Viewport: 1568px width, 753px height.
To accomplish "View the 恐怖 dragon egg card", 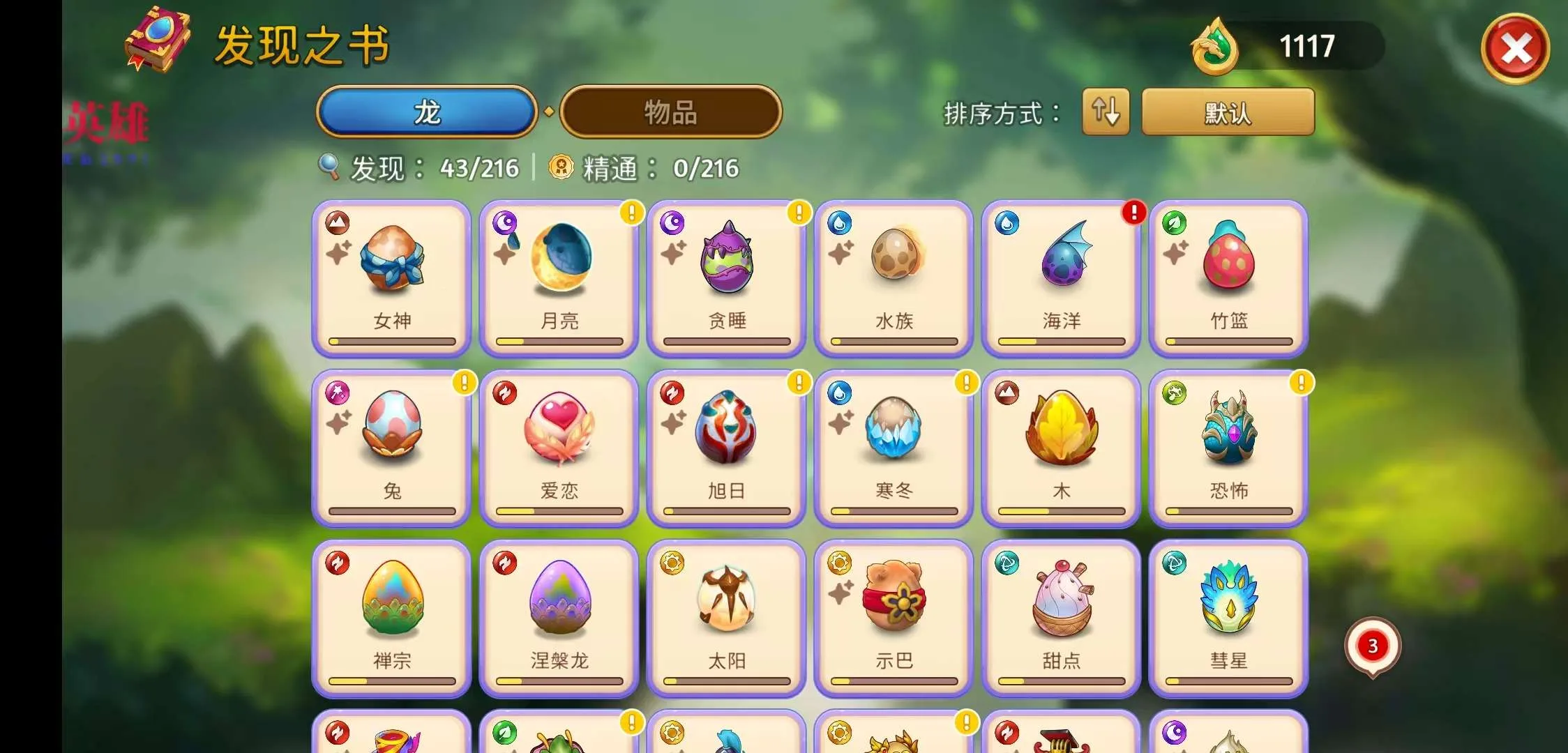I will pyautogui.click(x=1229, y=448).
